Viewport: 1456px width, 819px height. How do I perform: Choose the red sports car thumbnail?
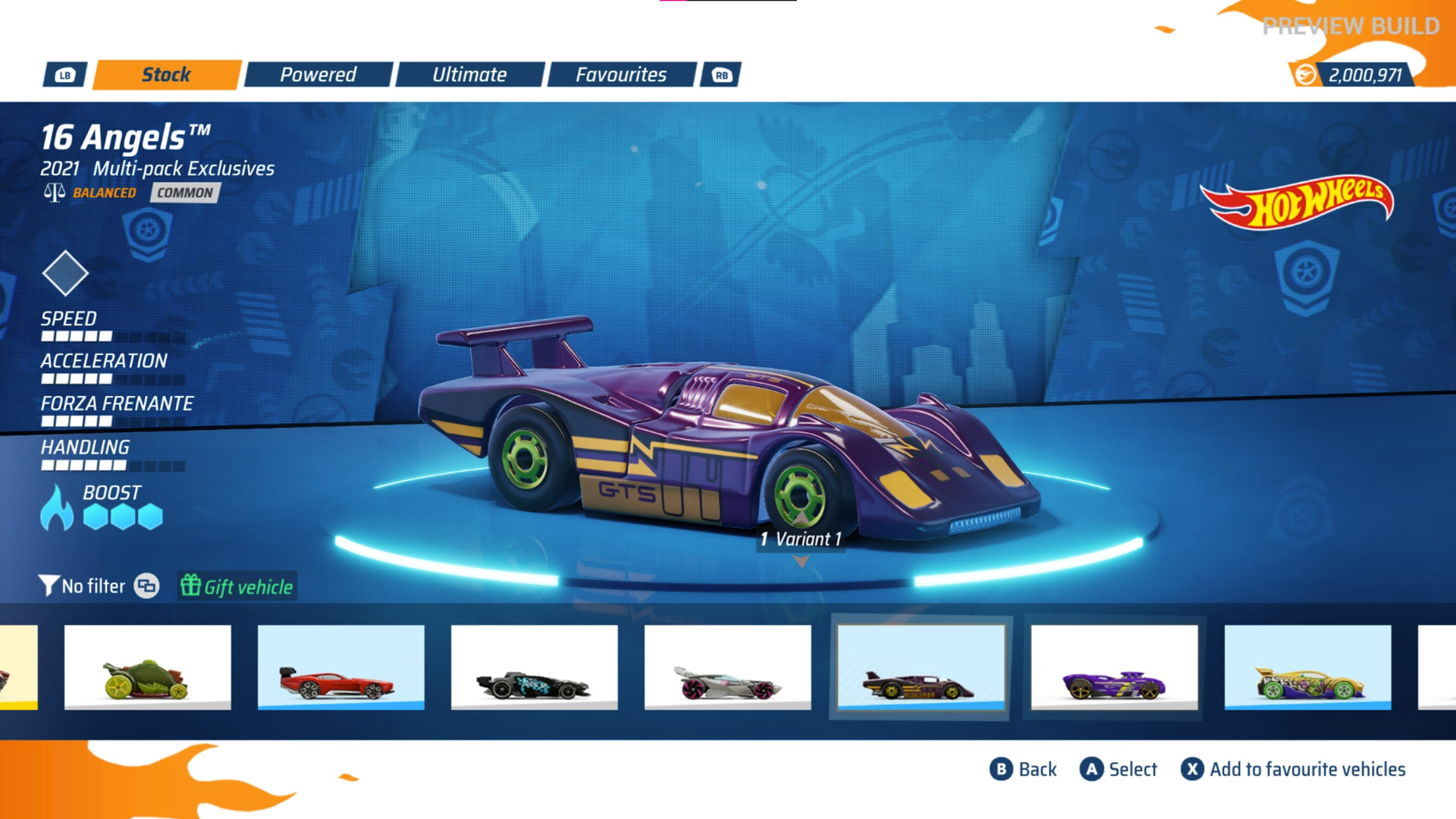point(341,667)
